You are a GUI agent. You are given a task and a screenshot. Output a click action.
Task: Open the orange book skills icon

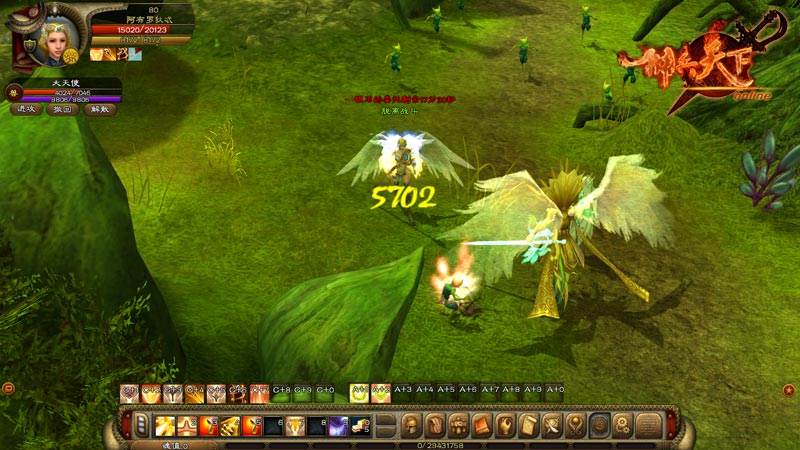(482, 426)
